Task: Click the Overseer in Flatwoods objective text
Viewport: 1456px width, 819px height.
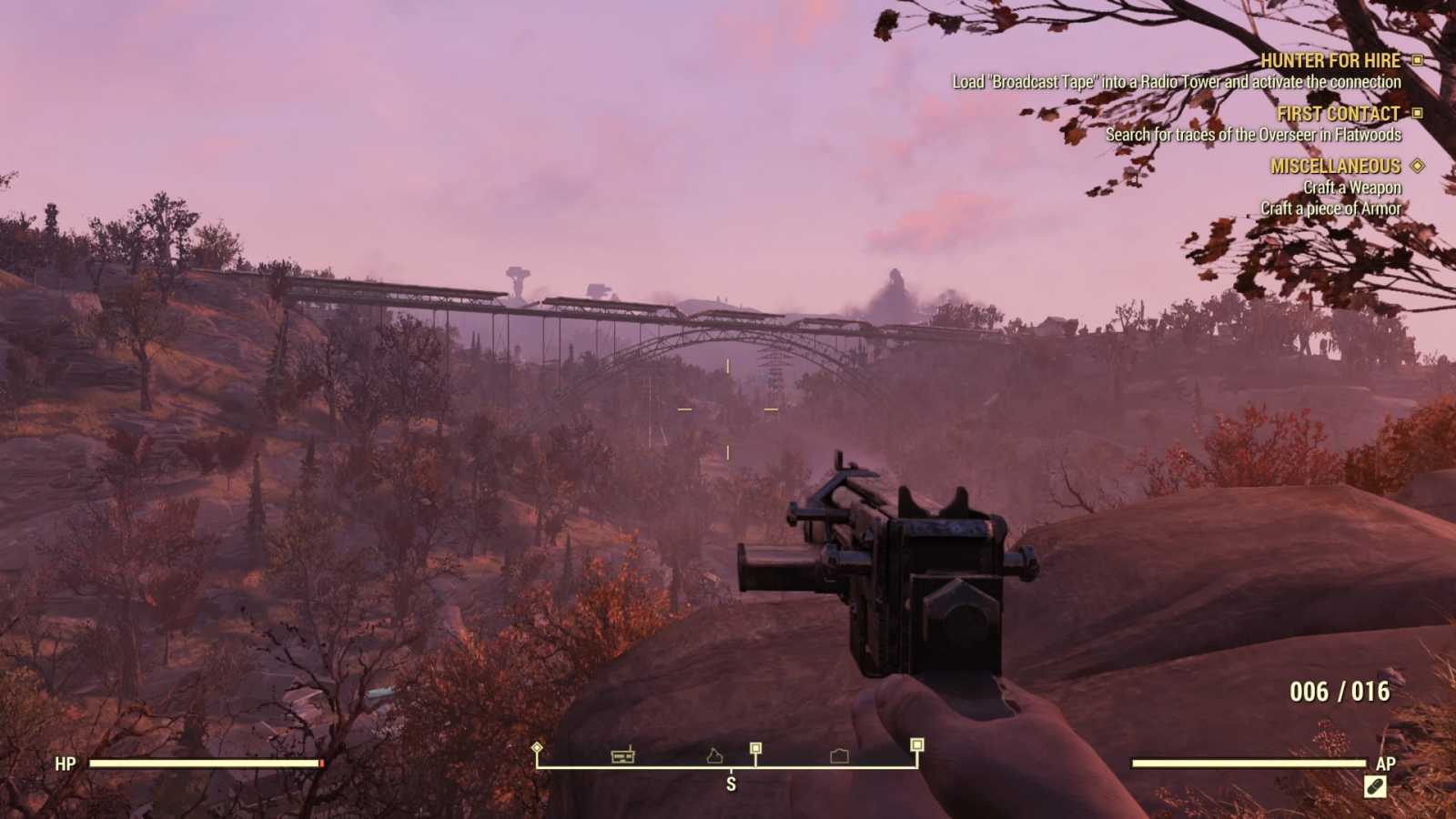Action: 1253,133
